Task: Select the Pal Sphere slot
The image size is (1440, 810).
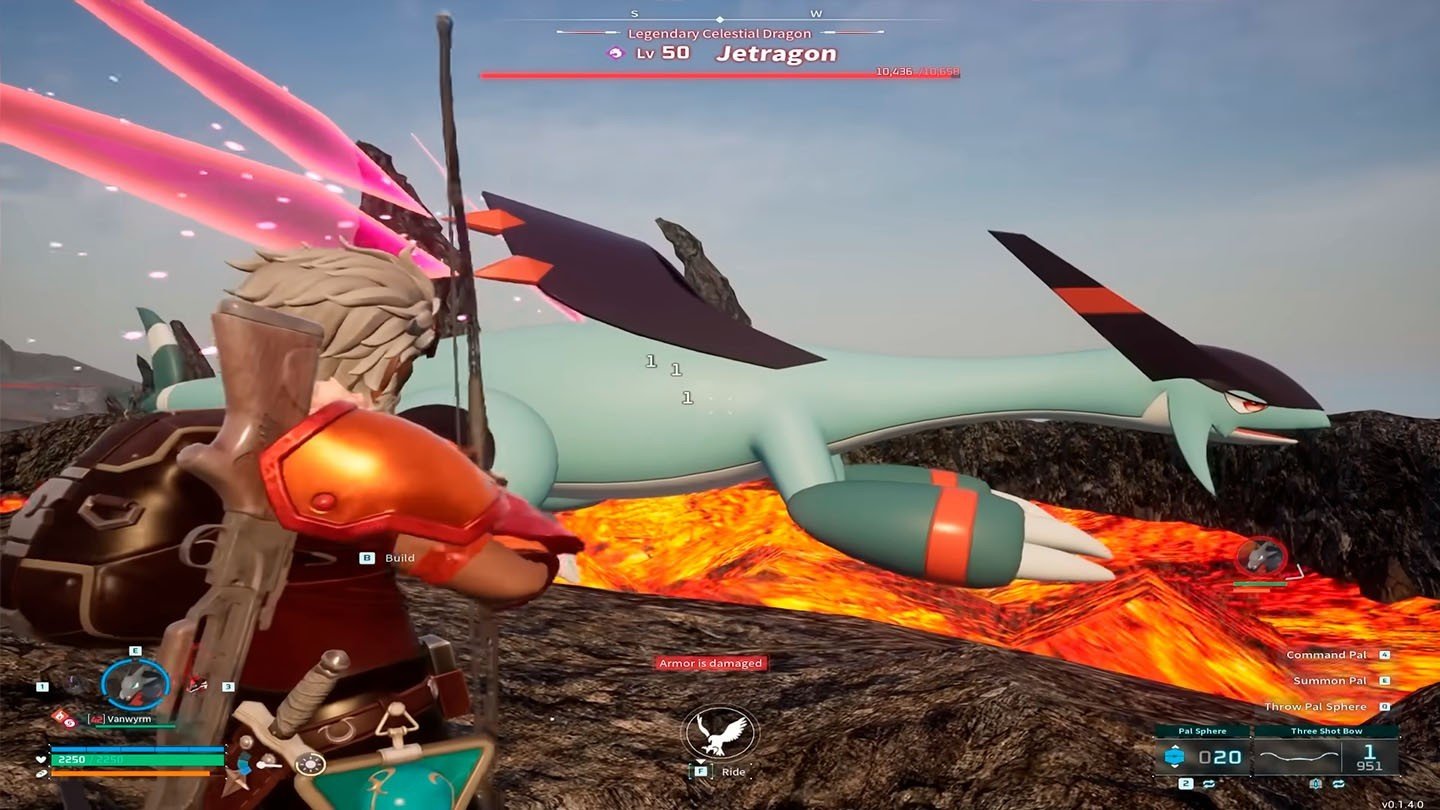Action: (1201, 756)
